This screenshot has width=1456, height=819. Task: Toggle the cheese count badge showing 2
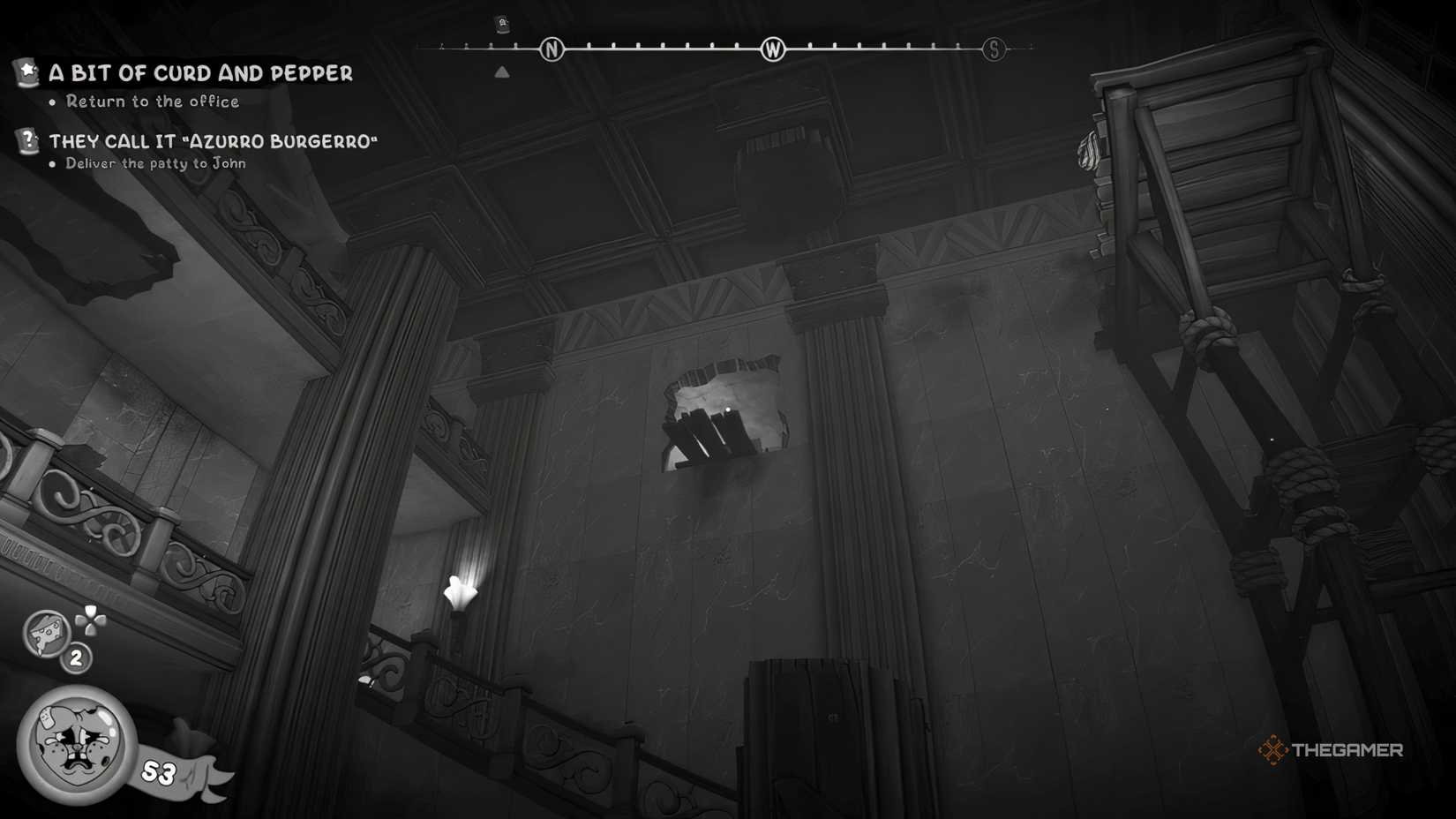point(76,657)
